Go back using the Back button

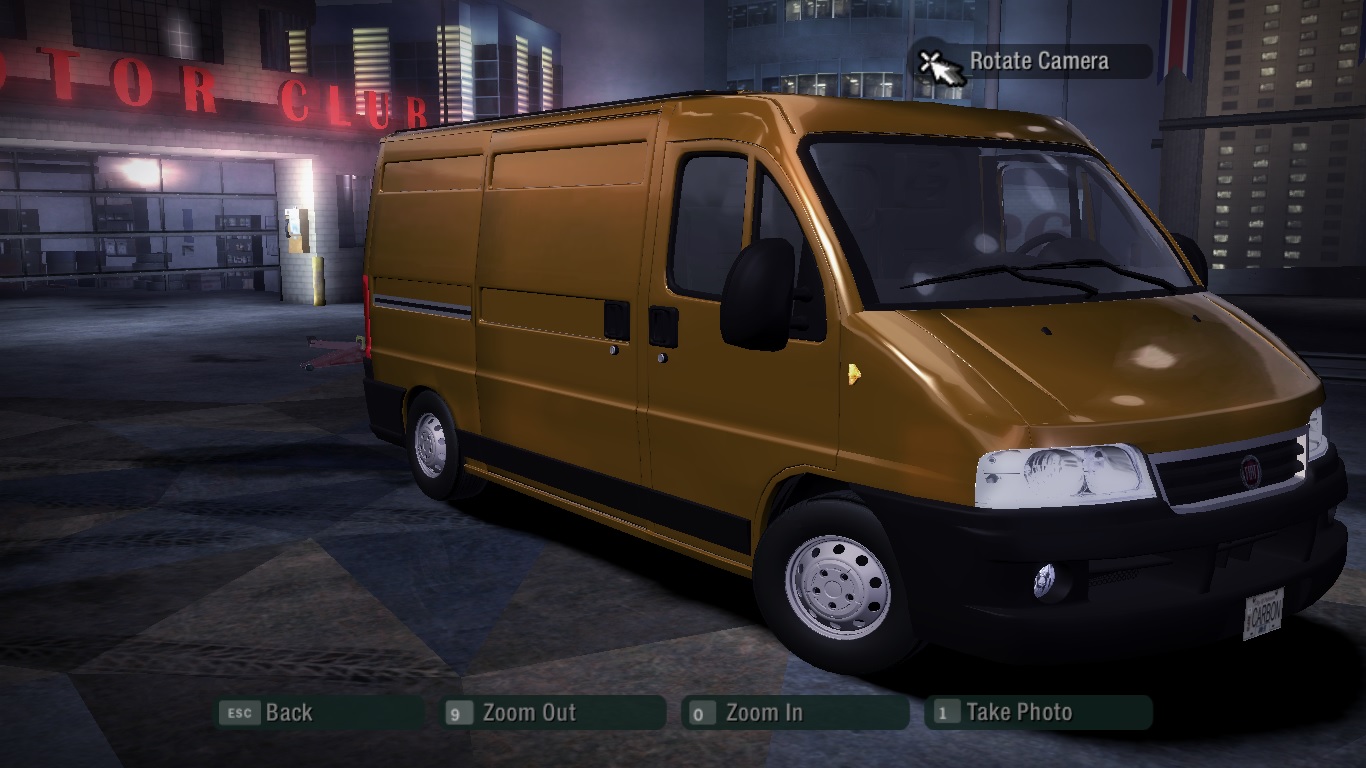(x=320, y=713)
